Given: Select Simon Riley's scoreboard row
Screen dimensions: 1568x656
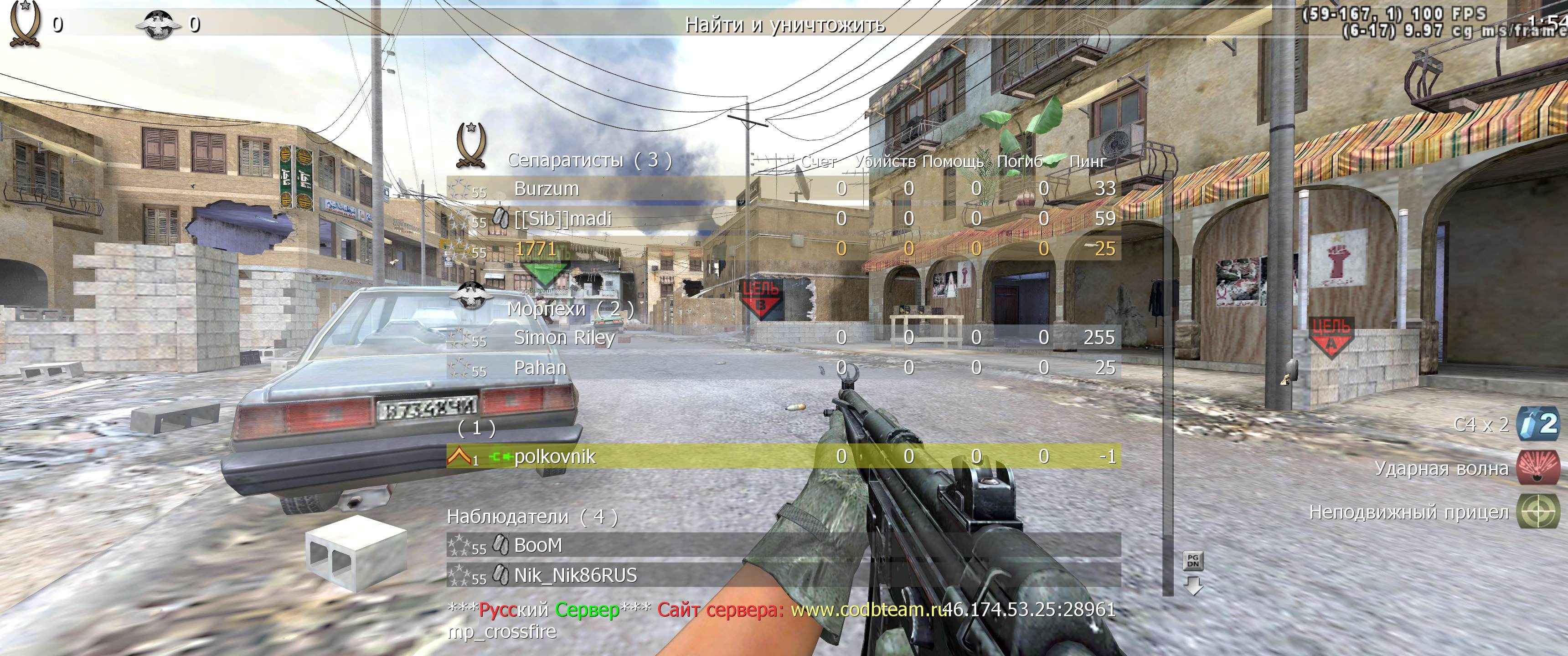Looking at the screenshot, I should 783,337.
